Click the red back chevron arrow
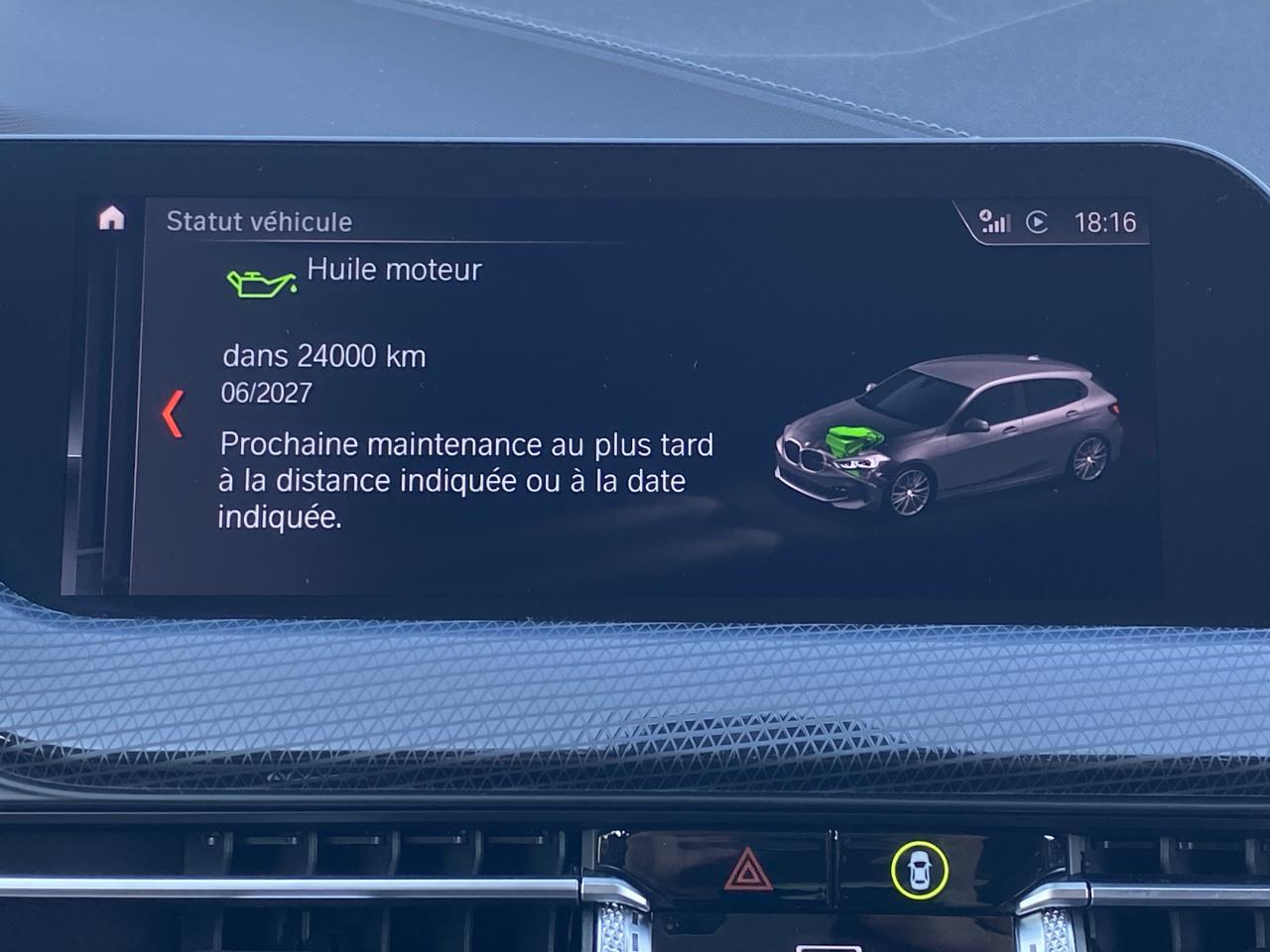Viewport: 1270px width, 952px height. (173, 414)
